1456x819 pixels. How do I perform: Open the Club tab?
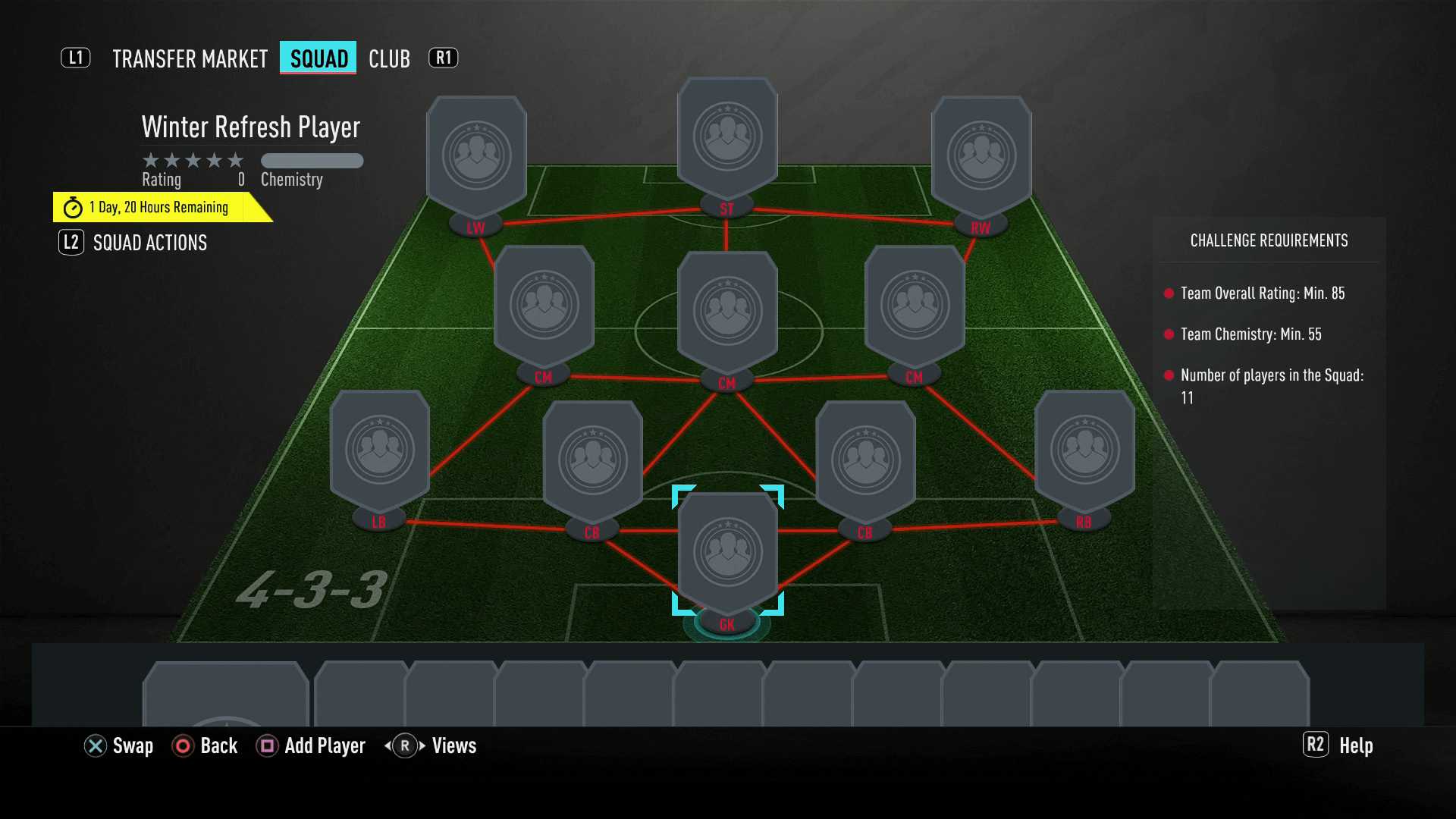[389, 59]
